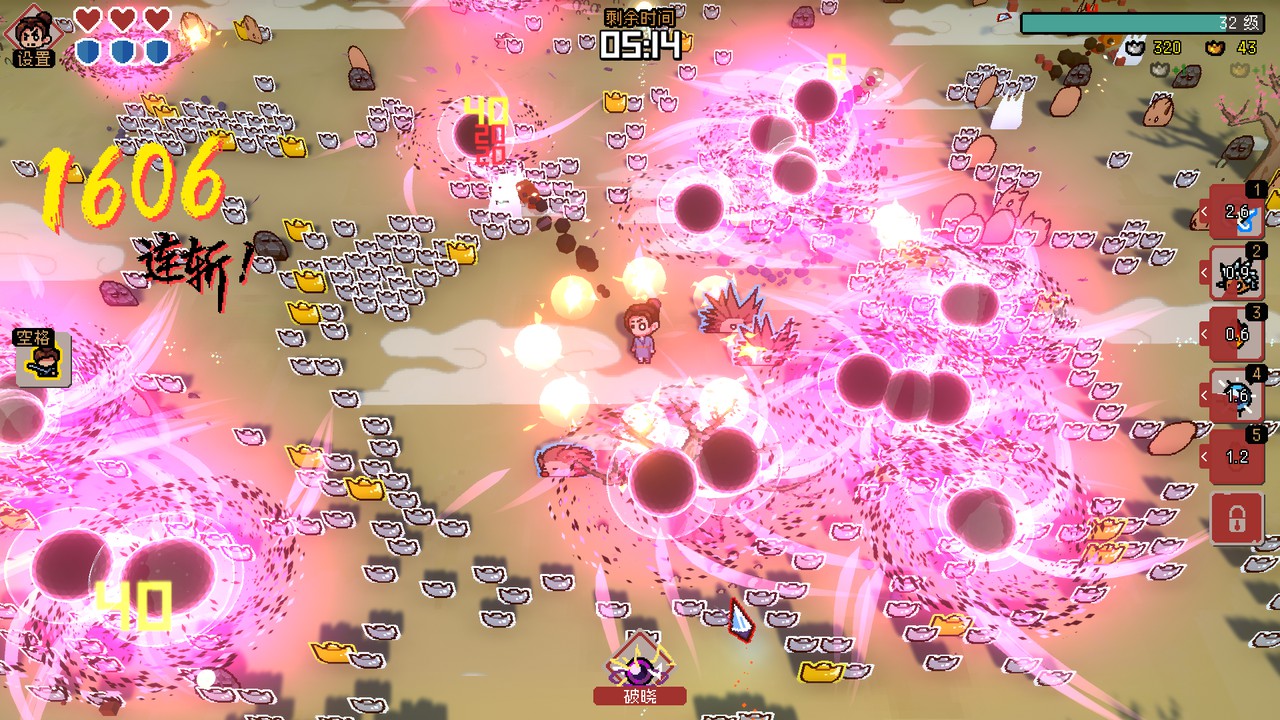
Task: Select skill slot 1 with 2.6 cooldown
Action: click(x=1237, y=211)
